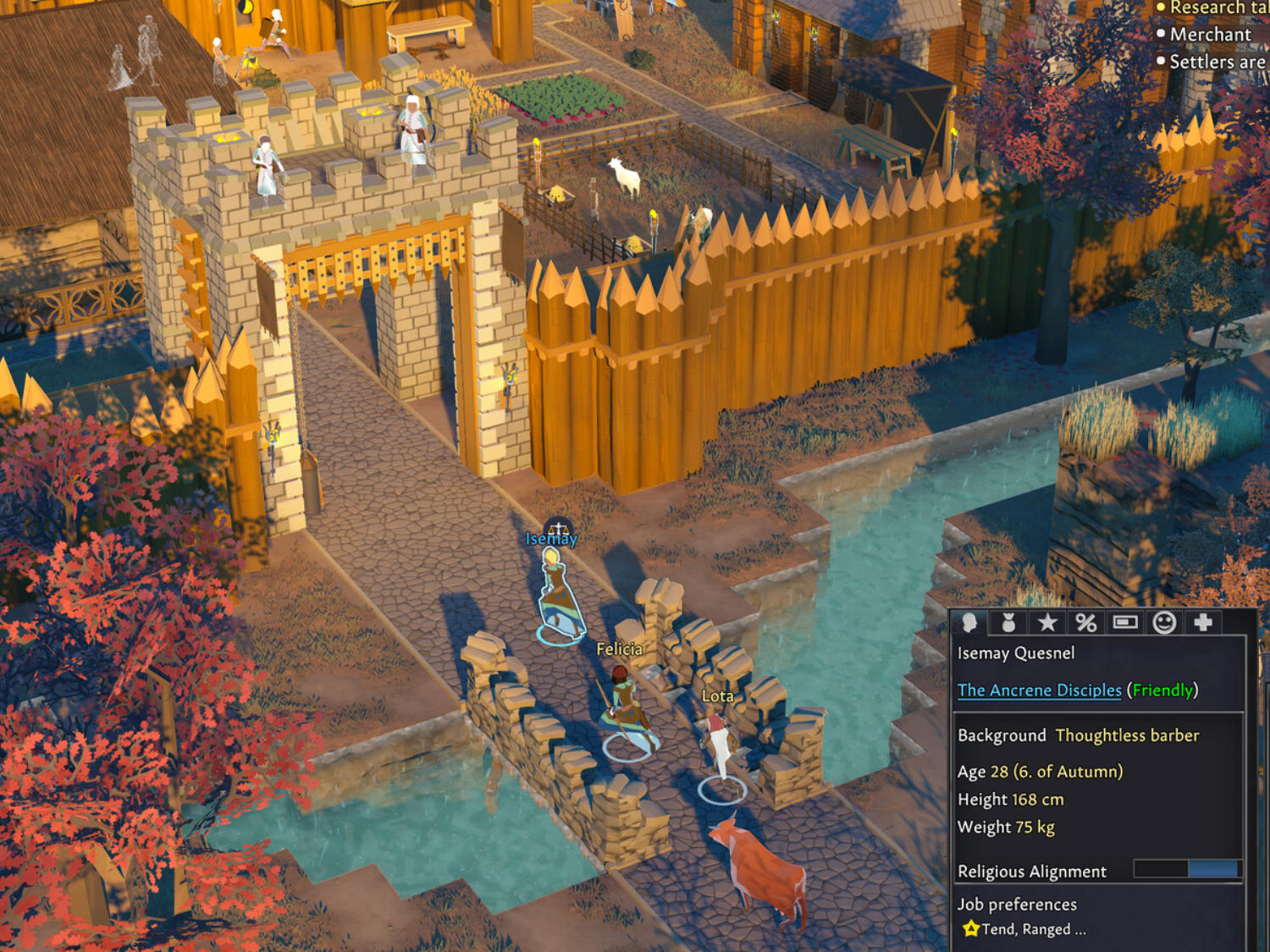View the Settlers notification entry
The height and width of the screenshot is (952, 1270).
pyautogui.click(x=1216, y=62)
